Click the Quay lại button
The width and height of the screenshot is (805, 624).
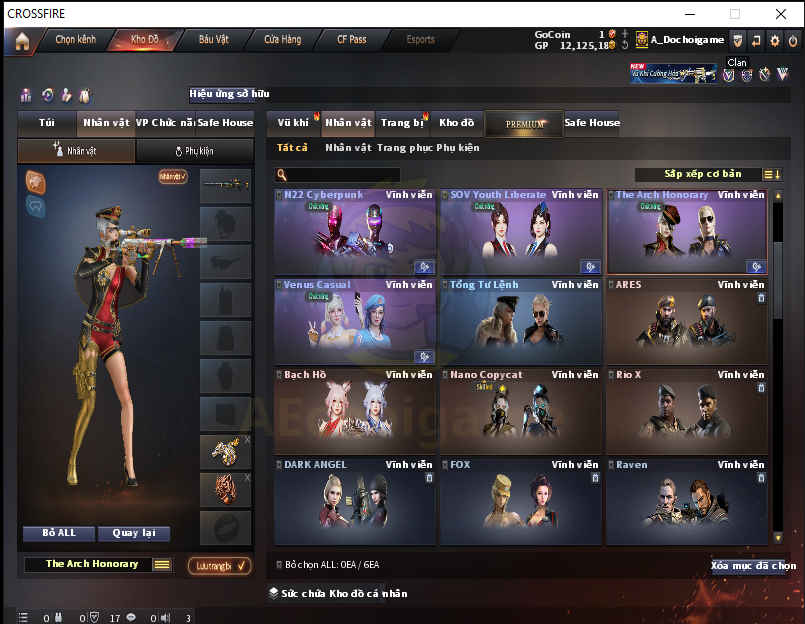(139, 533)
